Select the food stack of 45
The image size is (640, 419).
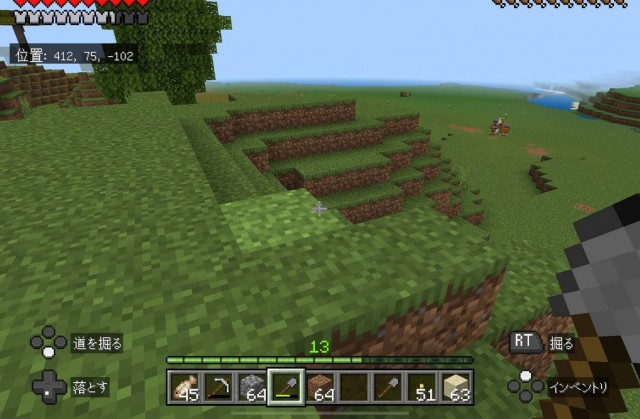(186, 386)
